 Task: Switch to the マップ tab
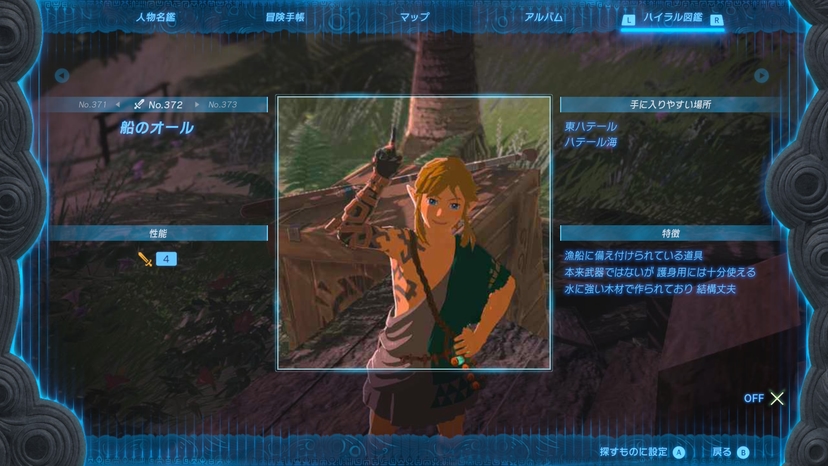tap(414, 17)
